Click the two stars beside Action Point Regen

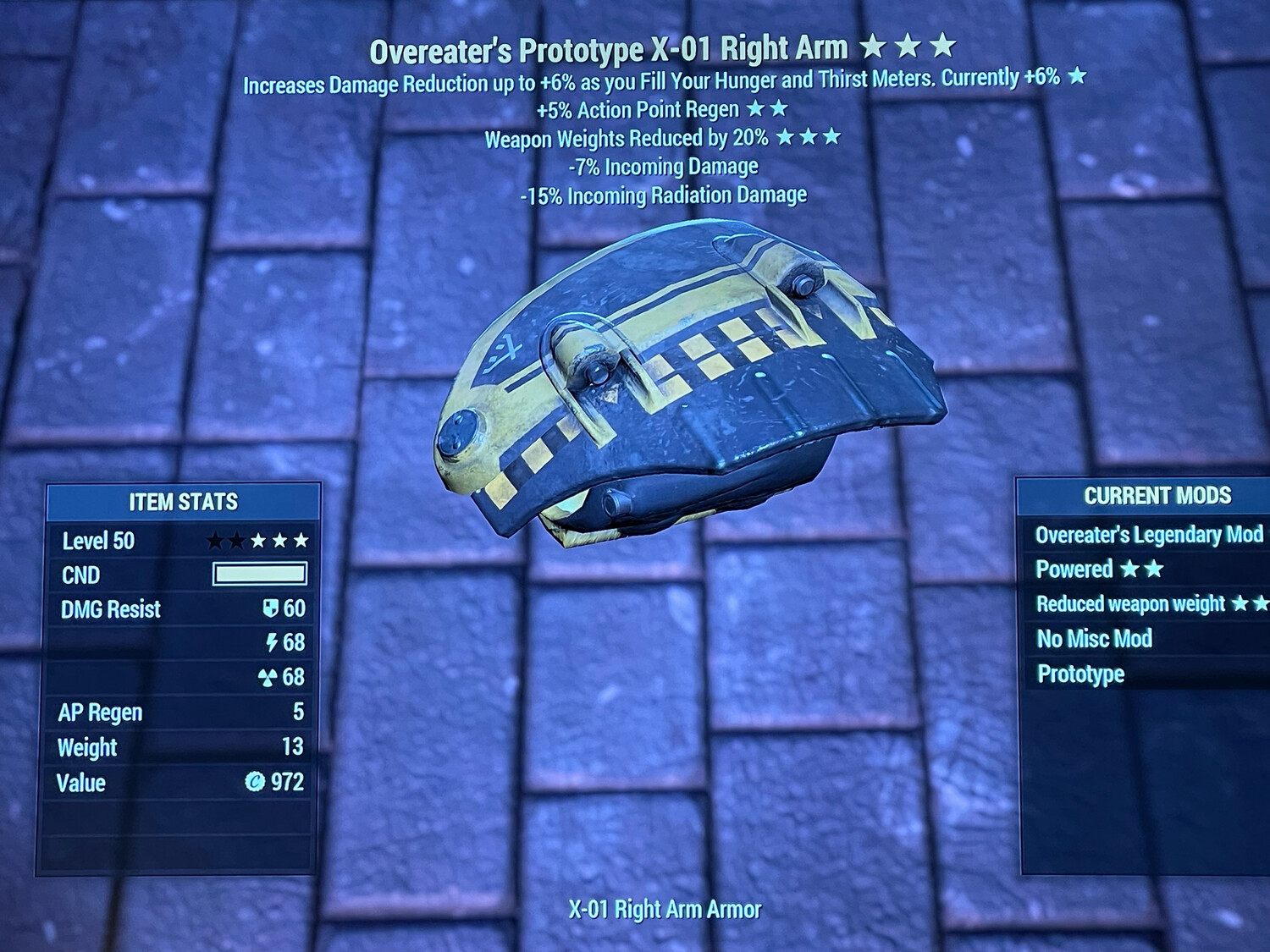(765, 108)
